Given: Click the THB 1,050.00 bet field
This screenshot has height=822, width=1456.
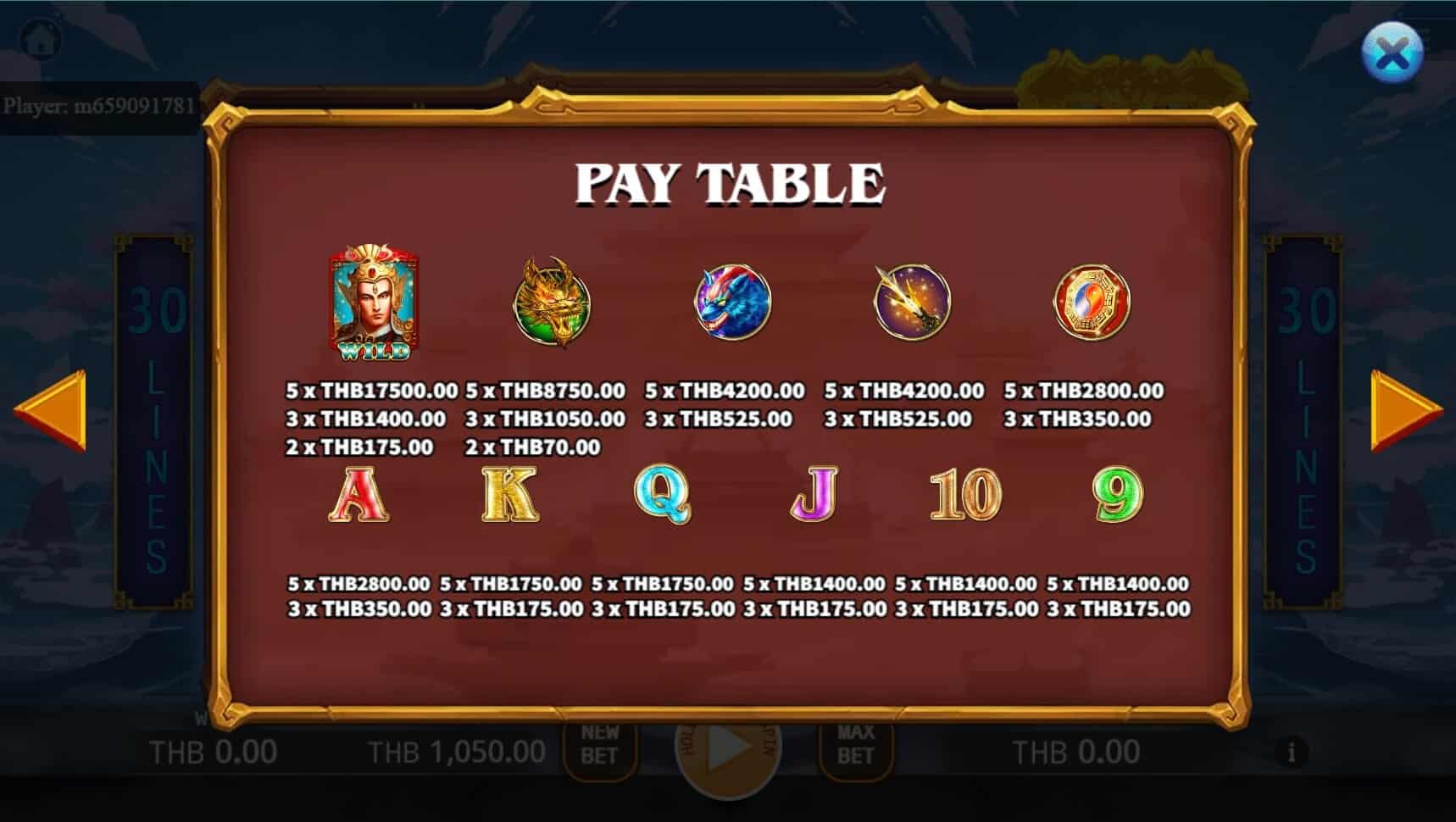Looking at the screenshot, I should click(x=458, y=751).
